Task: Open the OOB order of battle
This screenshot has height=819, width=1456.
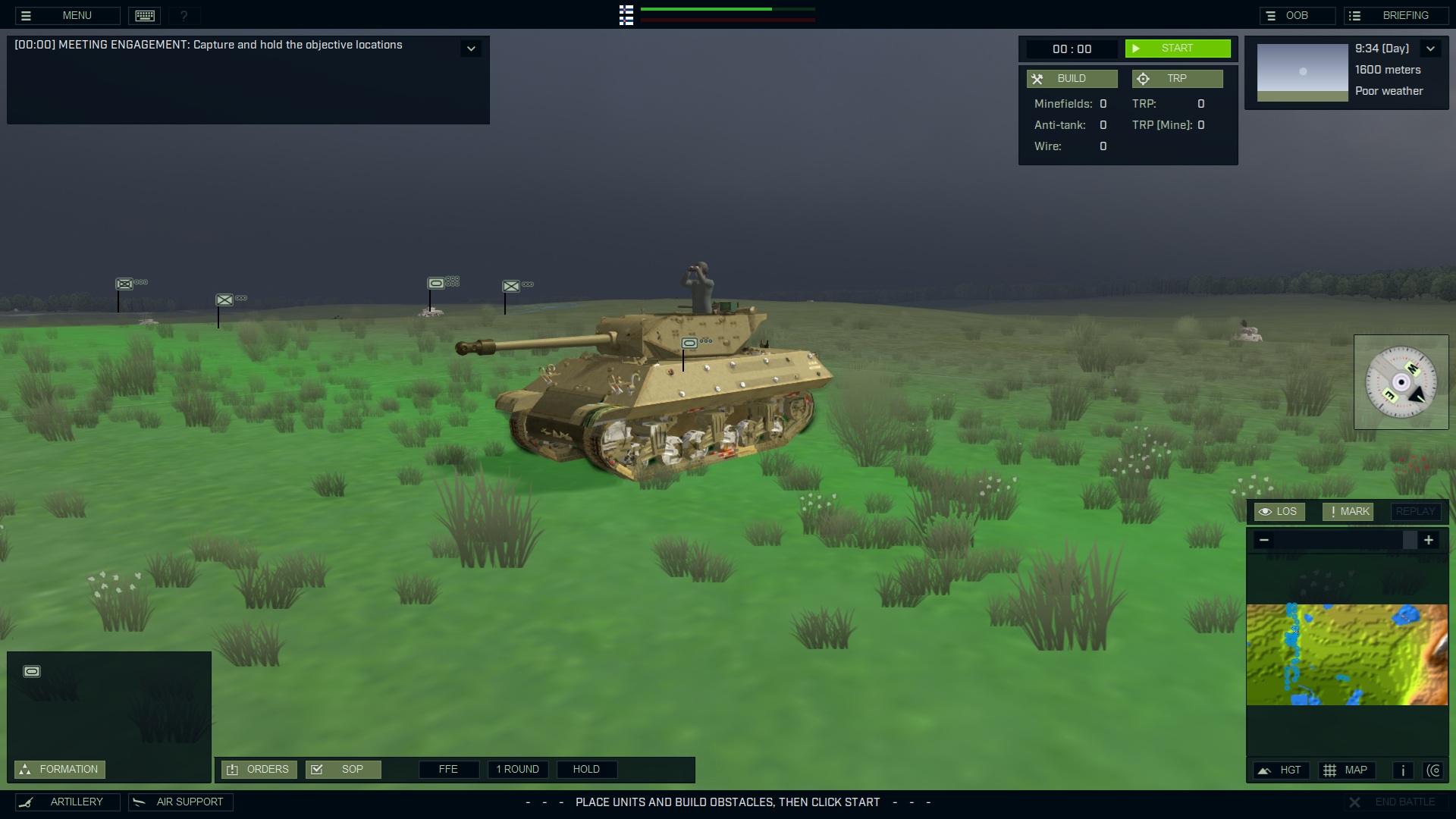Action: (1298, 14)
